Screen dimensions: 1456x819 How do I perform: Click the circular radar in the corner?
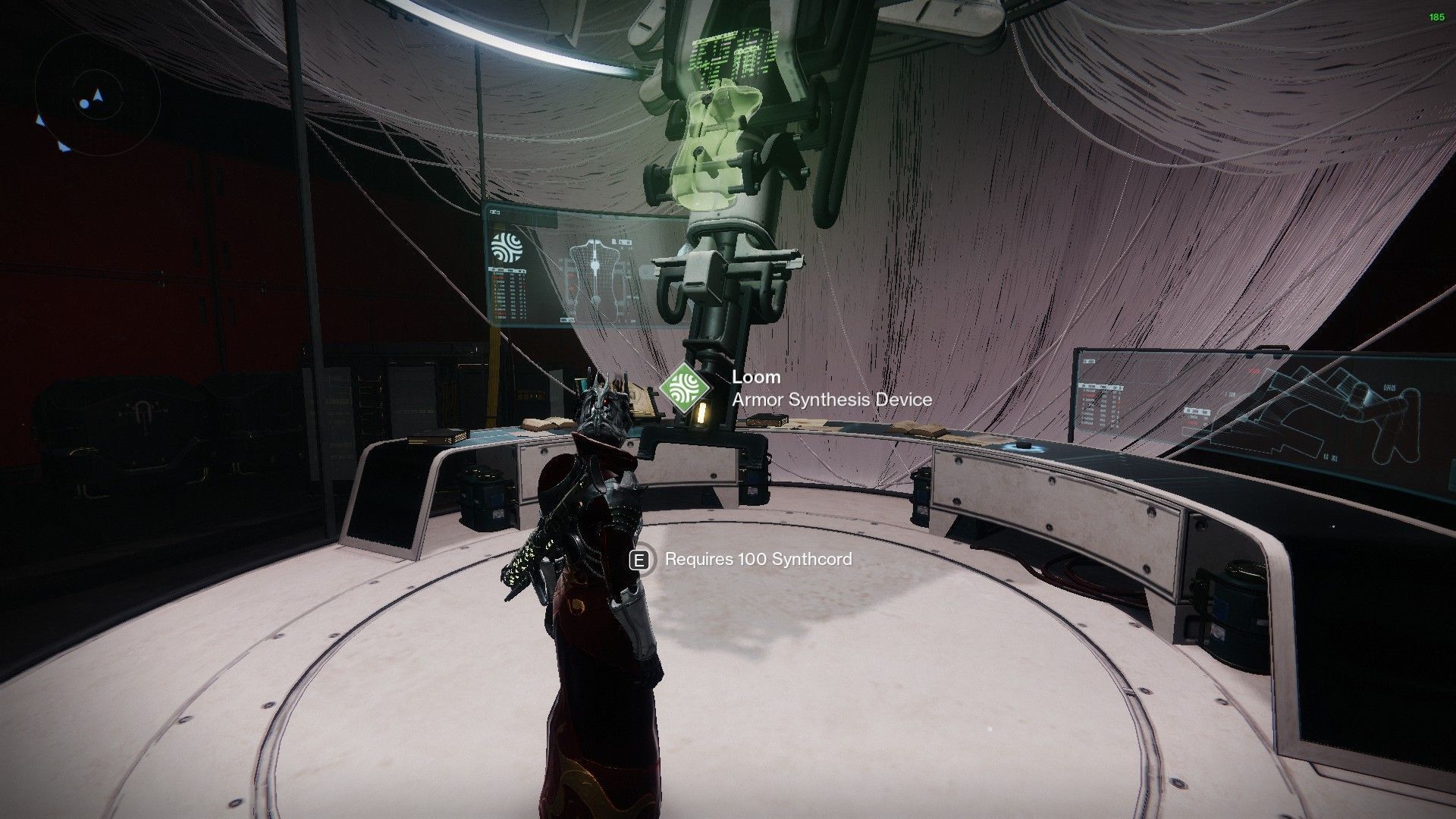point(99,99)
